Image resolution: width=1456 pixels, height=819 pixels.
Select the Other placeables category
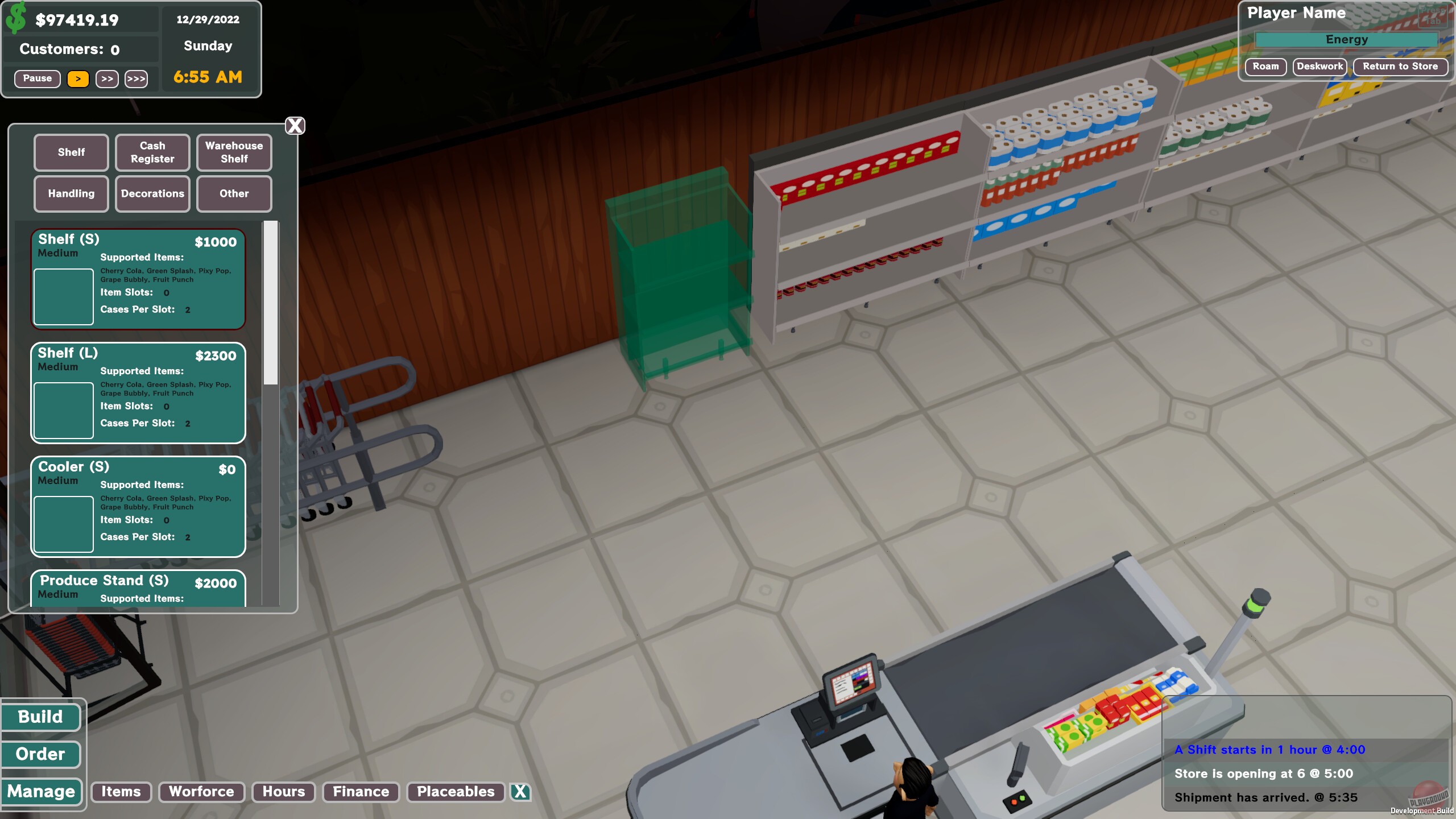(x=234, y=193)
